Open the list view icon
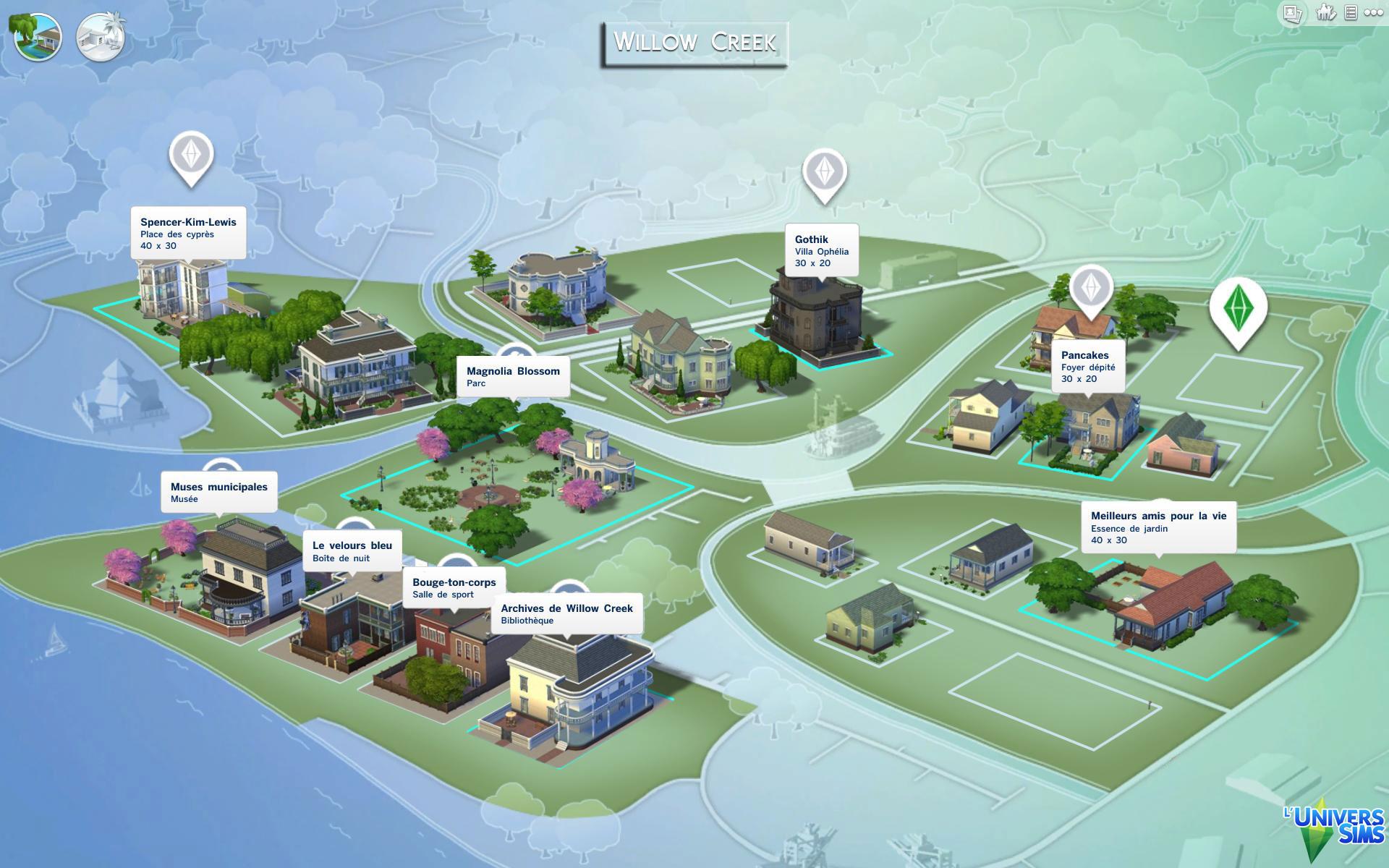1389x868 pixels. 1350,13
